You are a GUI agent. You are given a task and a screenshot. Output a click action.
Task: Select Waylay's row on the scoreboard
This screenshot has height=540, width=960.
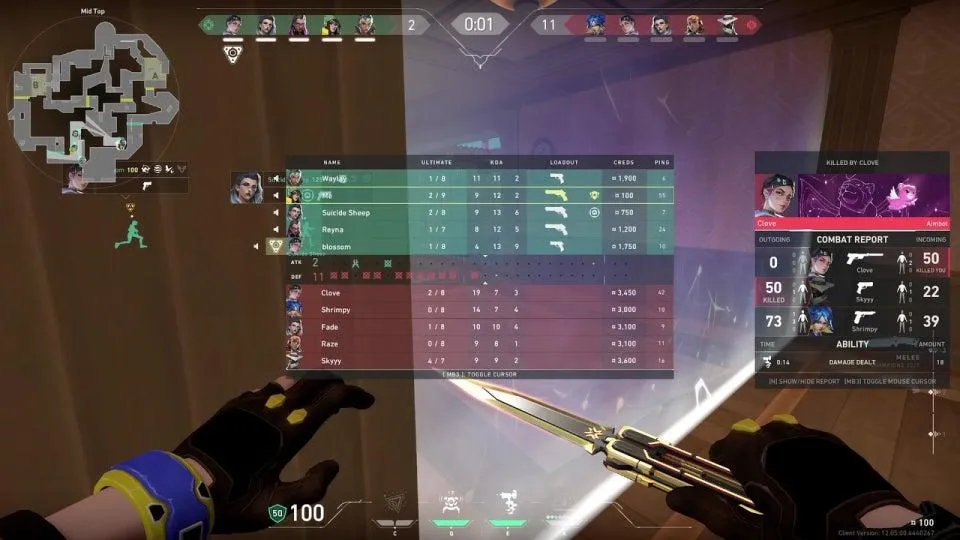pos(480,178)
